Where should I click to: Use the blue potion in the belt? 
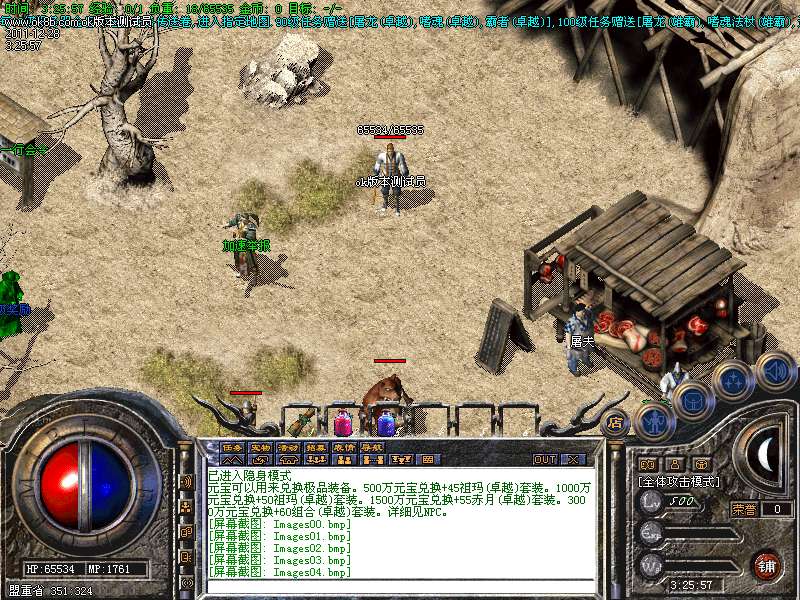pyautogui.click(x=386, y=422)
